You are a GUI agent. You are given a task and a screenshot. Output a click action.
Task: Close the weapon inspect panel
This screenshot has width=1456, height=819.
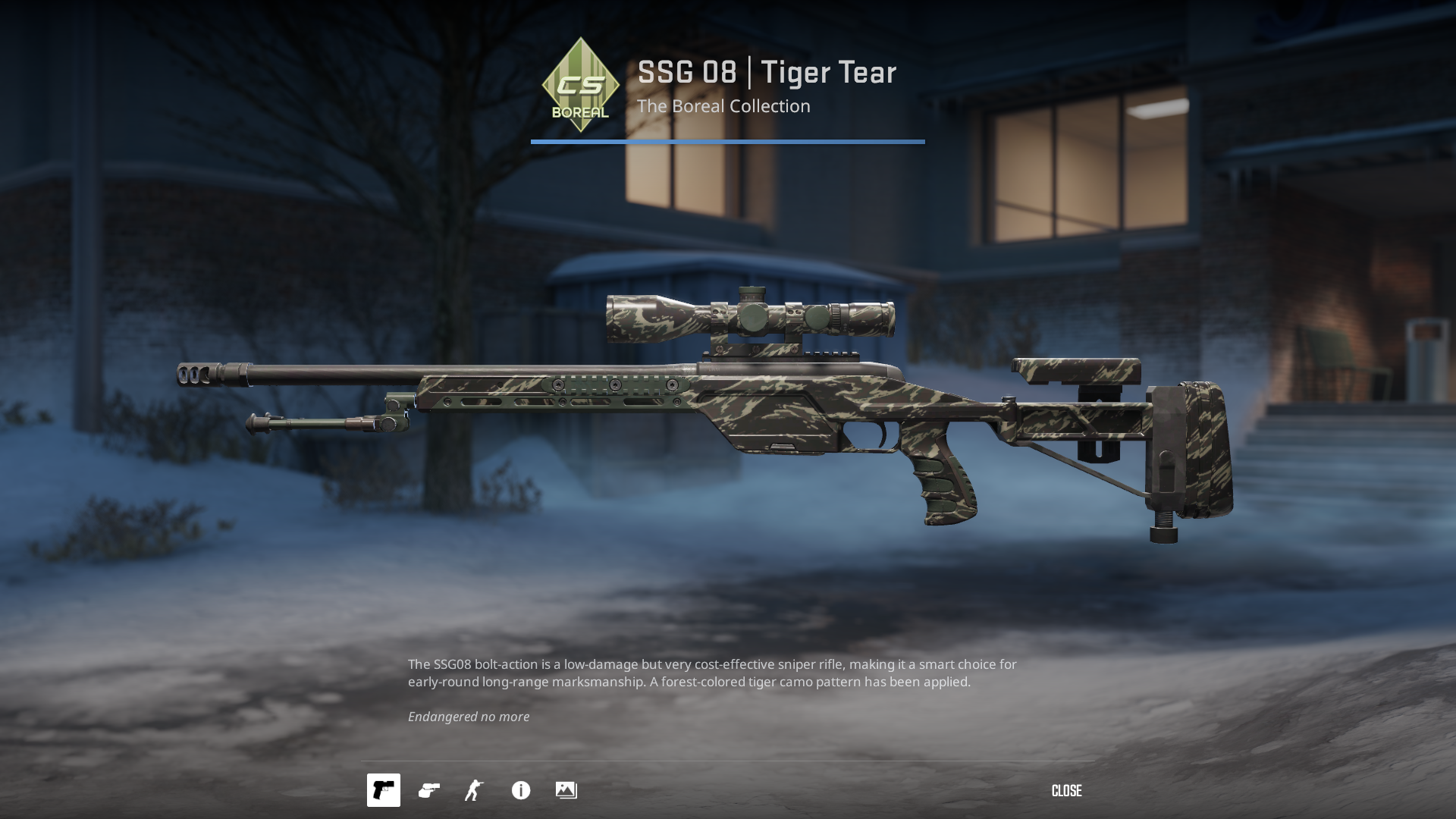pos(1066,791)
